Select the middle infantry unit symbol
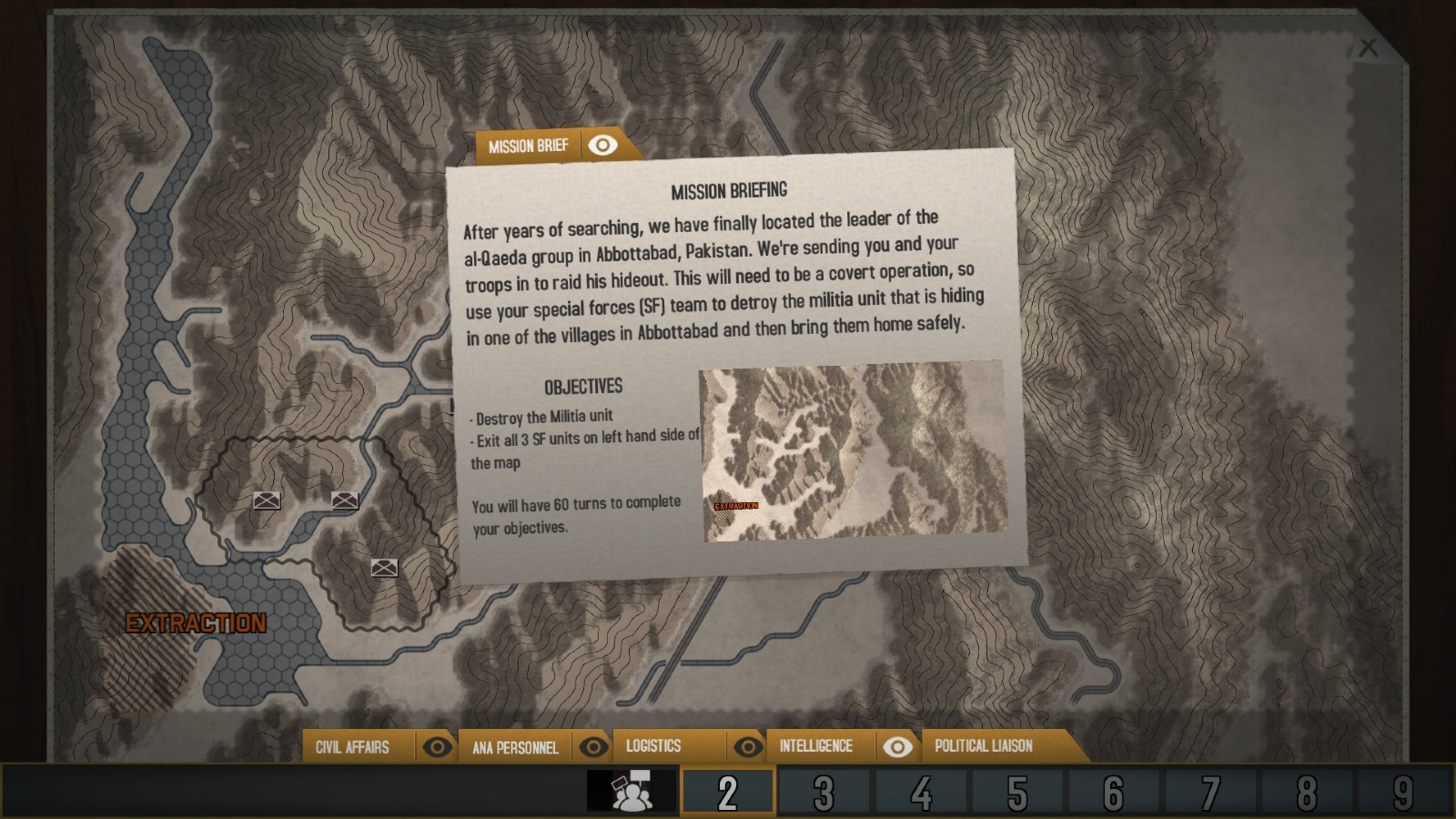 (345, 499)
